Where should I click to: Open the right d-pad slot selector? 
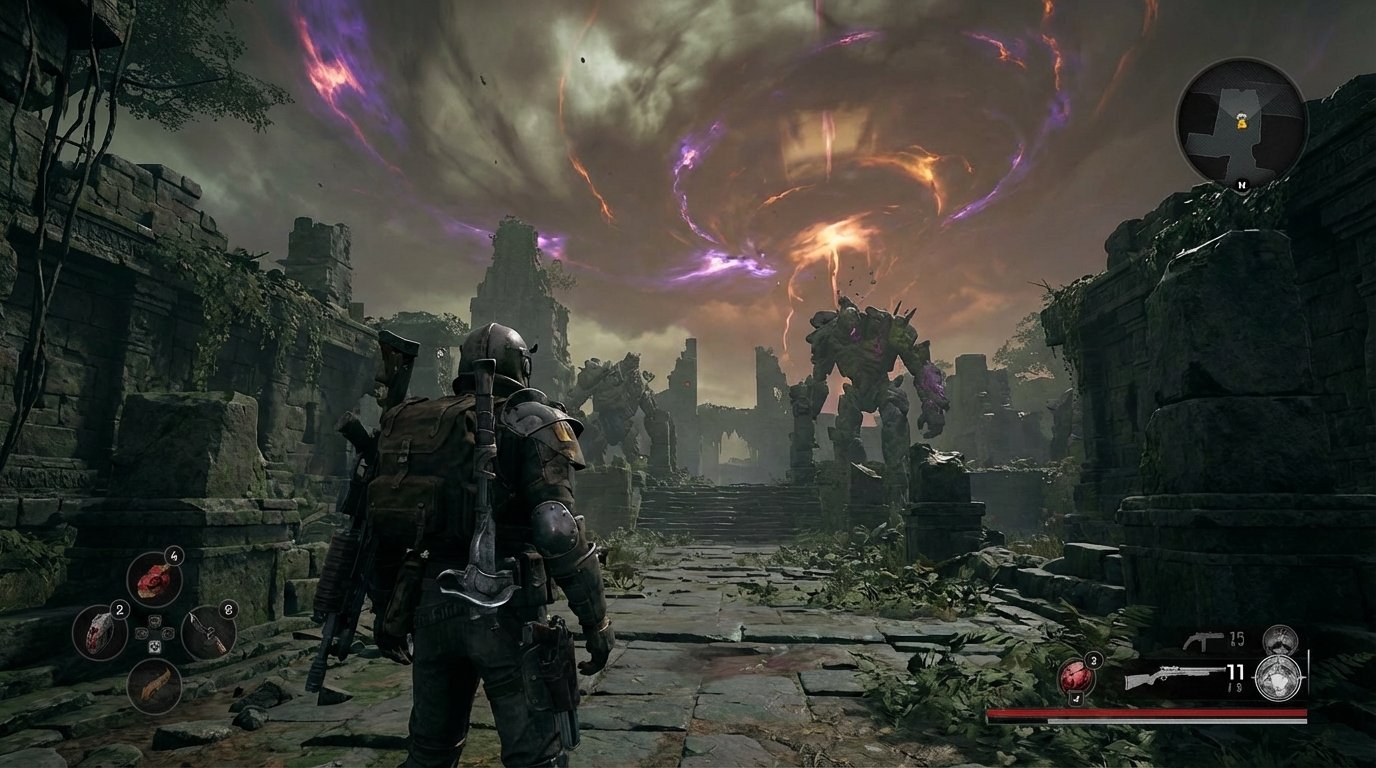click(168, 634)
